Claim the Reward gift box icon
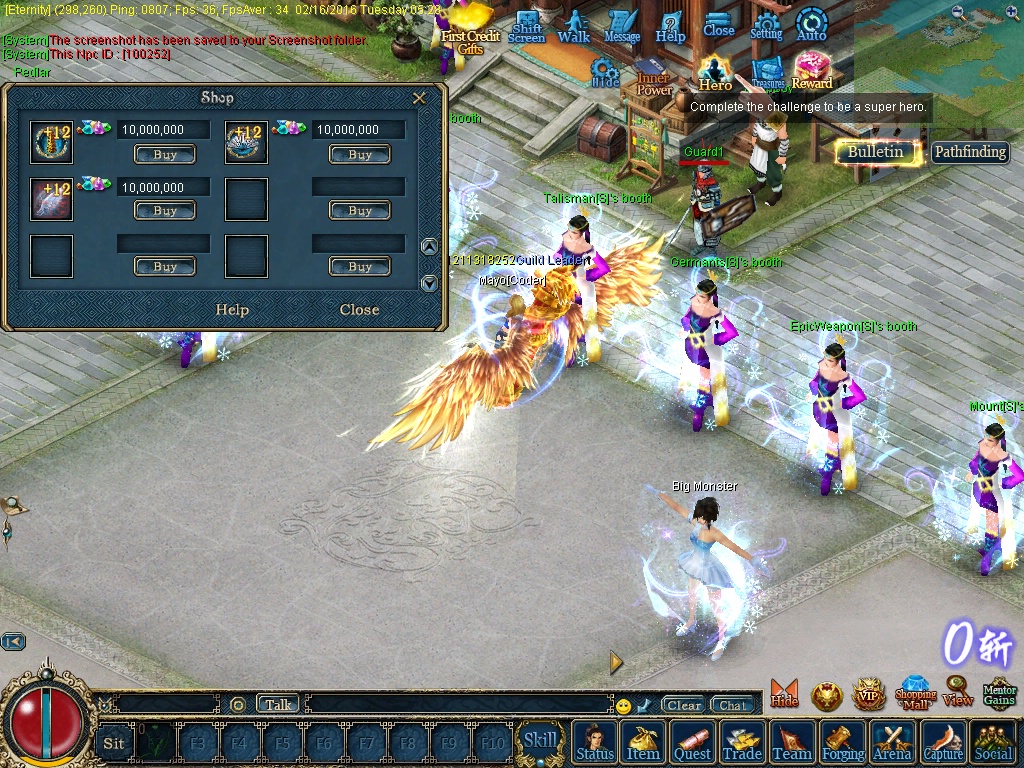Image resolution: width=1024 pixels, height=768 pixels. tap(812, 70)
